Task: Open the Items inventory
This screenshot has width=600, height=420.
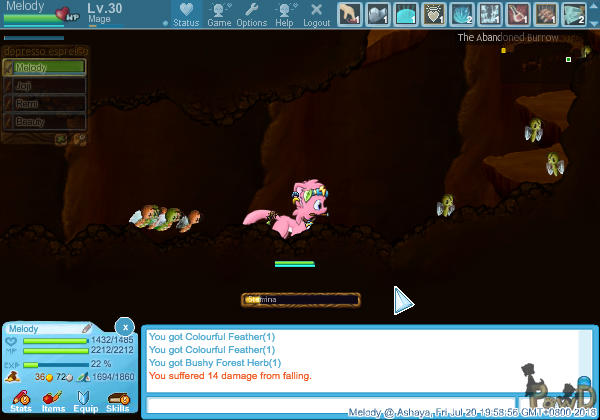Action: [53, 402]
